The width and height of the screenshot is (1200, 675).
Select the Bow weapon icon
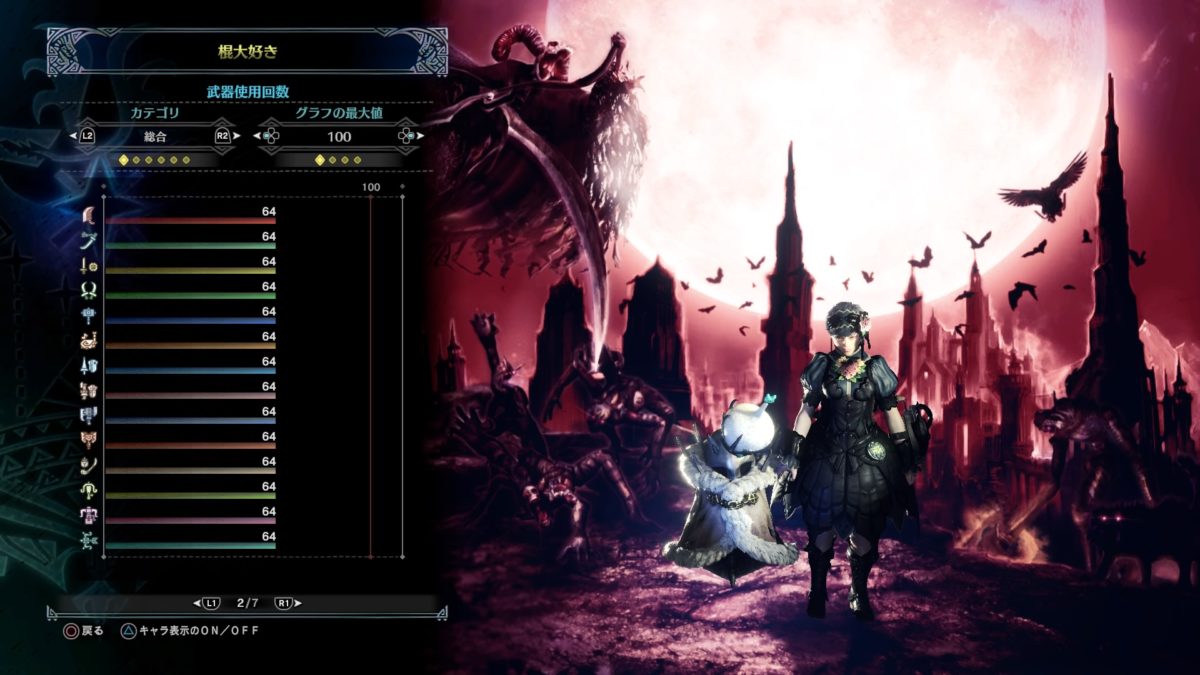pyautogui.click(x=88, y=540)
